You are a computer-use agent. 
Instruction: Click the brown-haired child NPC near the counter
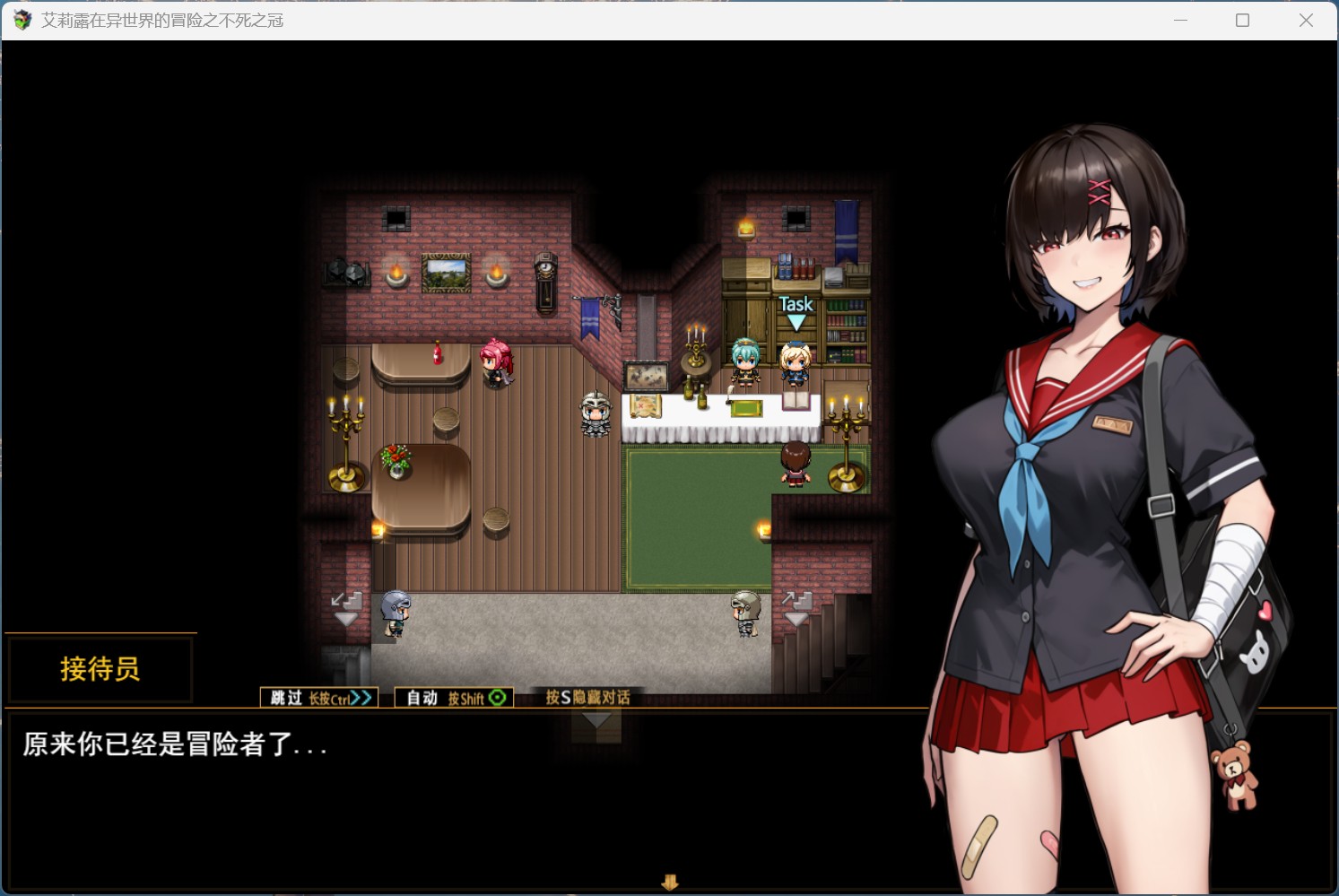point(793,465)
